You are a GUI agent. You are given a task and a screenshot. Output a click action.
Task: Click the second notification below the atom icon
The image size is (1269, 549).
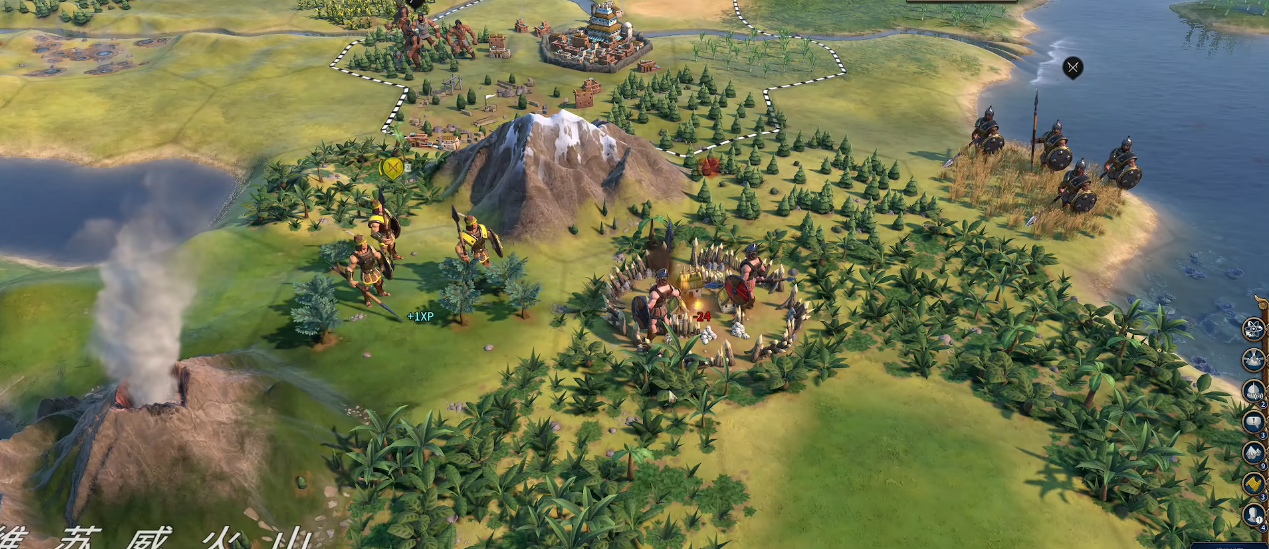(1253, 359)
